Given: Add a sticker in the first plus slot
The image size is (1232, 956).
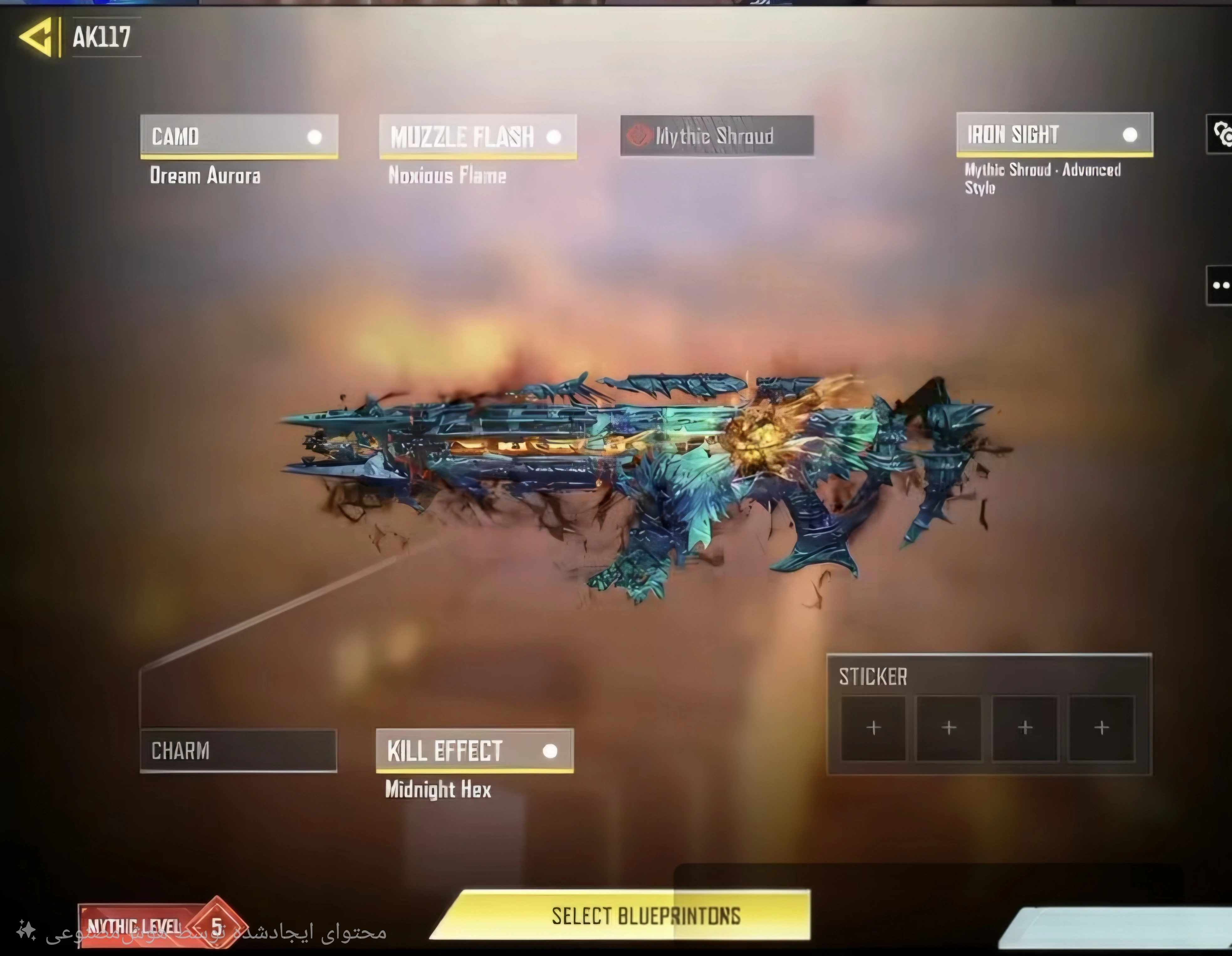Looking at the screenshot, I should coord(873,727).
